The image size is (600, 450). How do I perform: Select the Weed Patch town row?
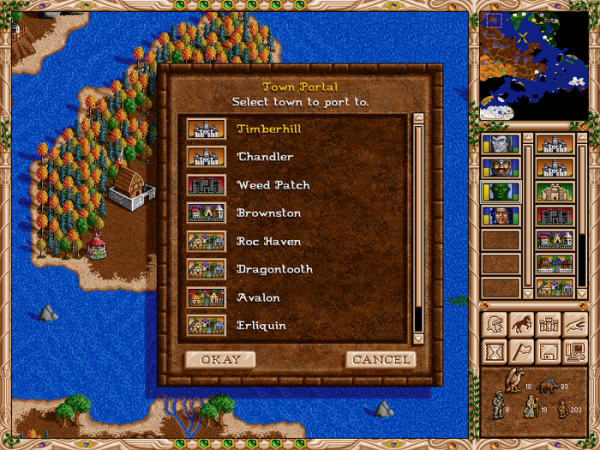(x=272, y=185)
